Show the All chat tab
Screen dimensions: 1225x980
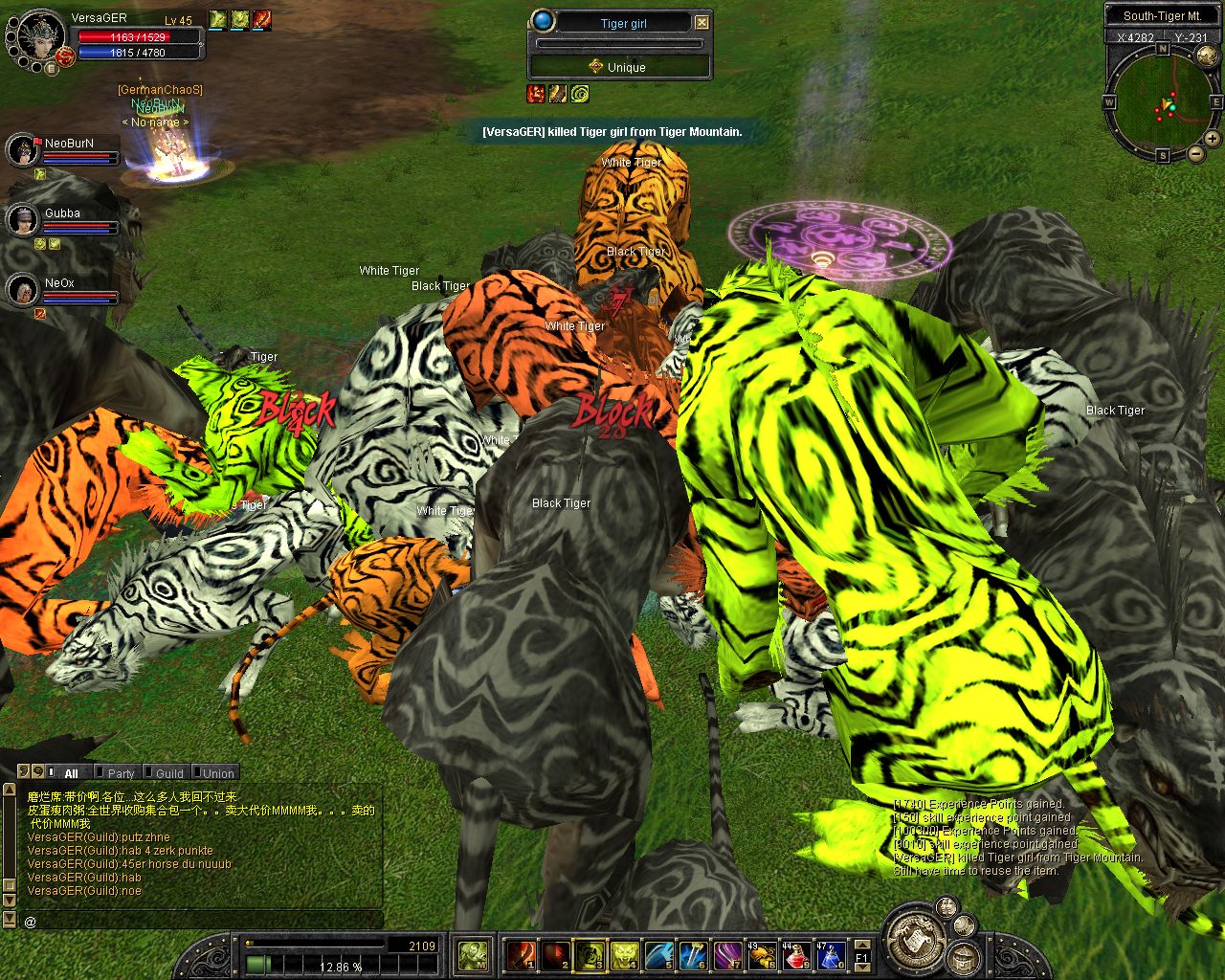(x=71, y=773)
